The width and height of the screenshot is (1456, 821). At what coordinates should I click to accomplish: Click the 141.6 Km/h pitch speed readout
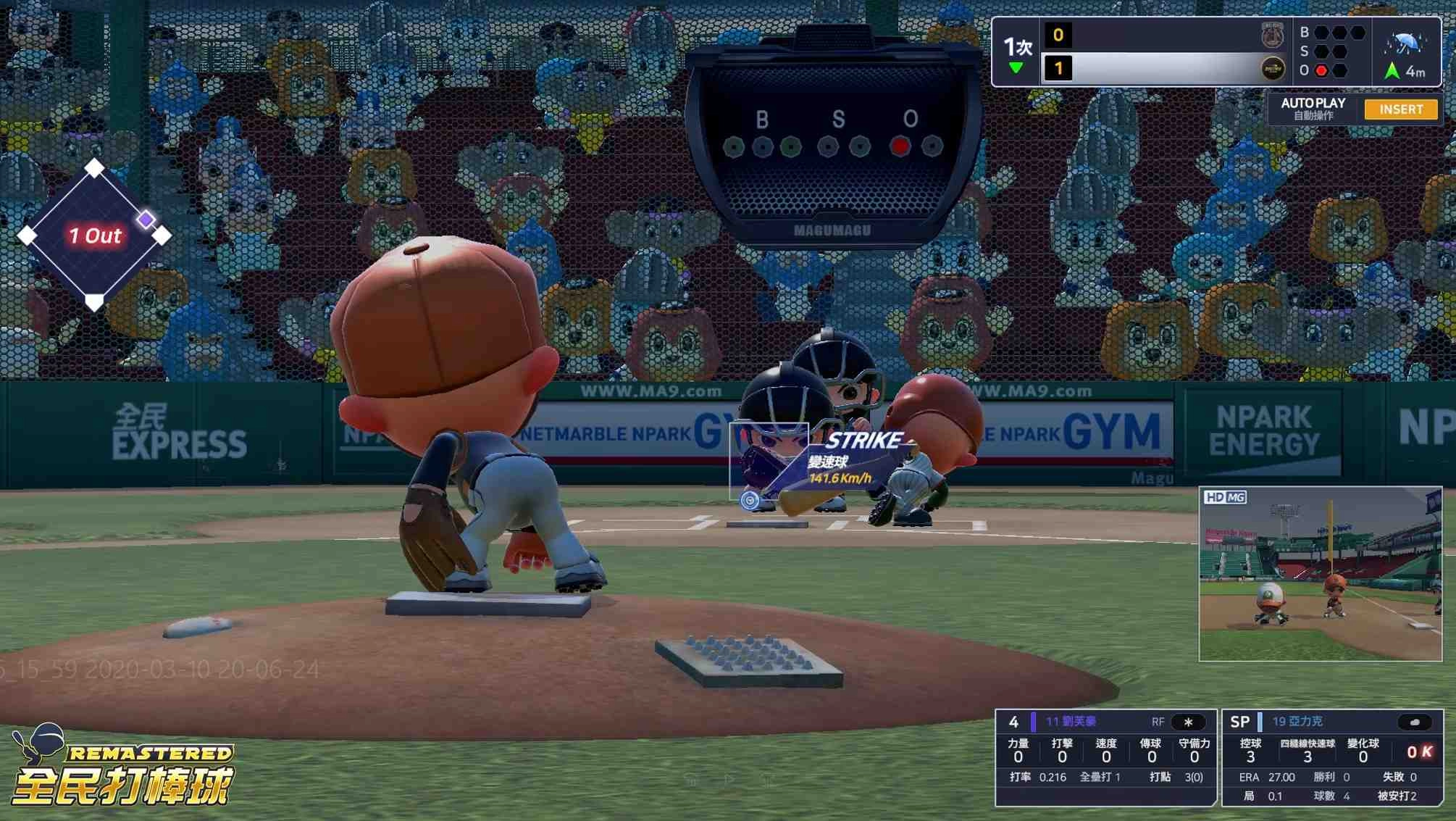pyautogui.click(x=842, y=478)
